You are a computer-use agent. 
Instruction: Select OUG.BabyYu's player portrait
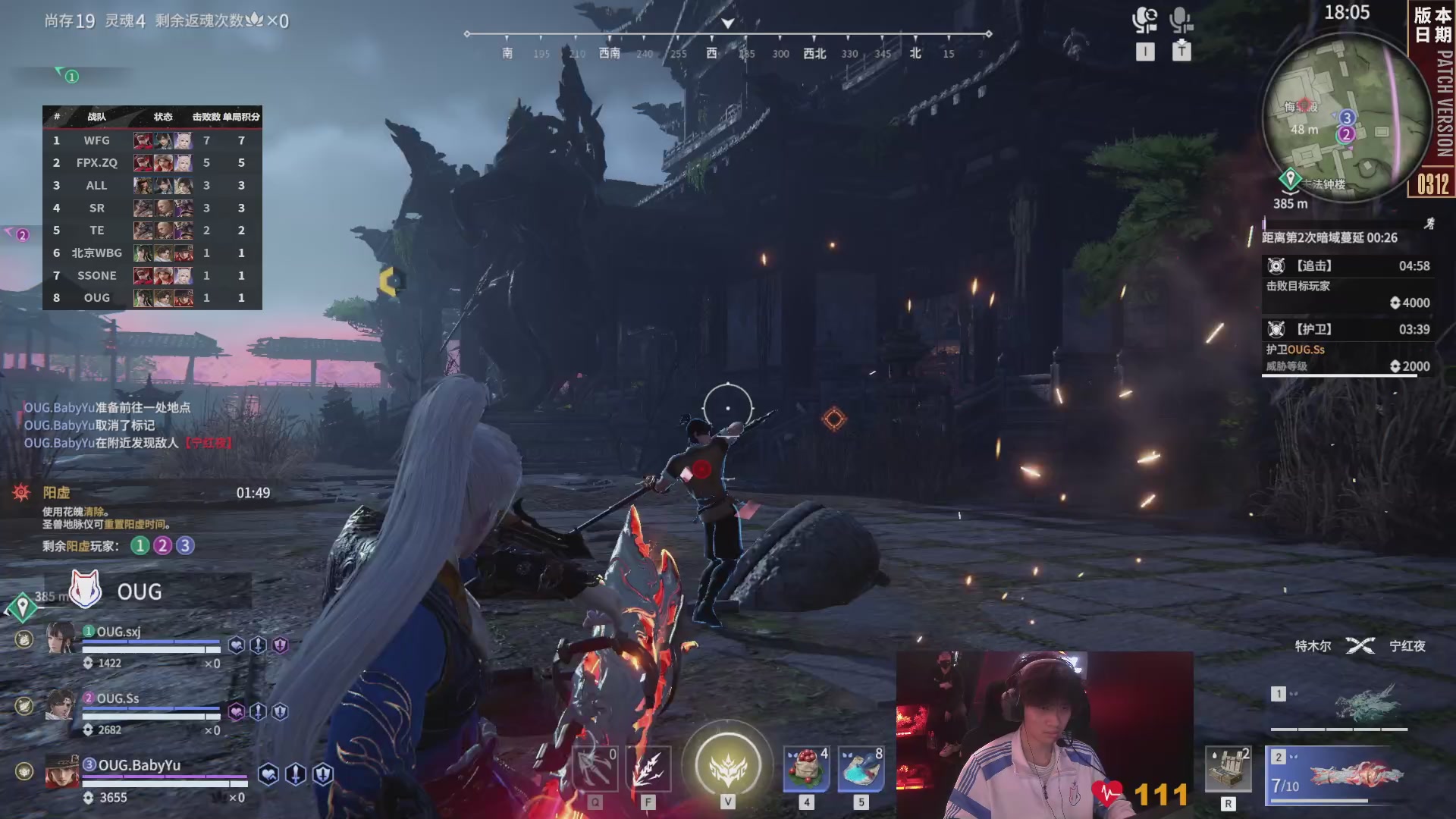(61, 772)
